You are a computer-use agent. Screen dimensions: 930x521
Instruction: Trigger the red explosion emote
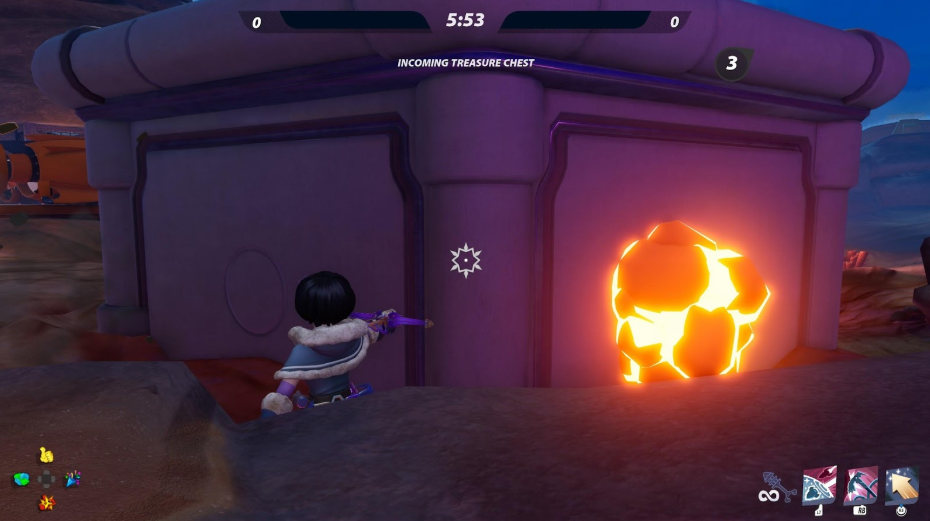pos(46,502)
